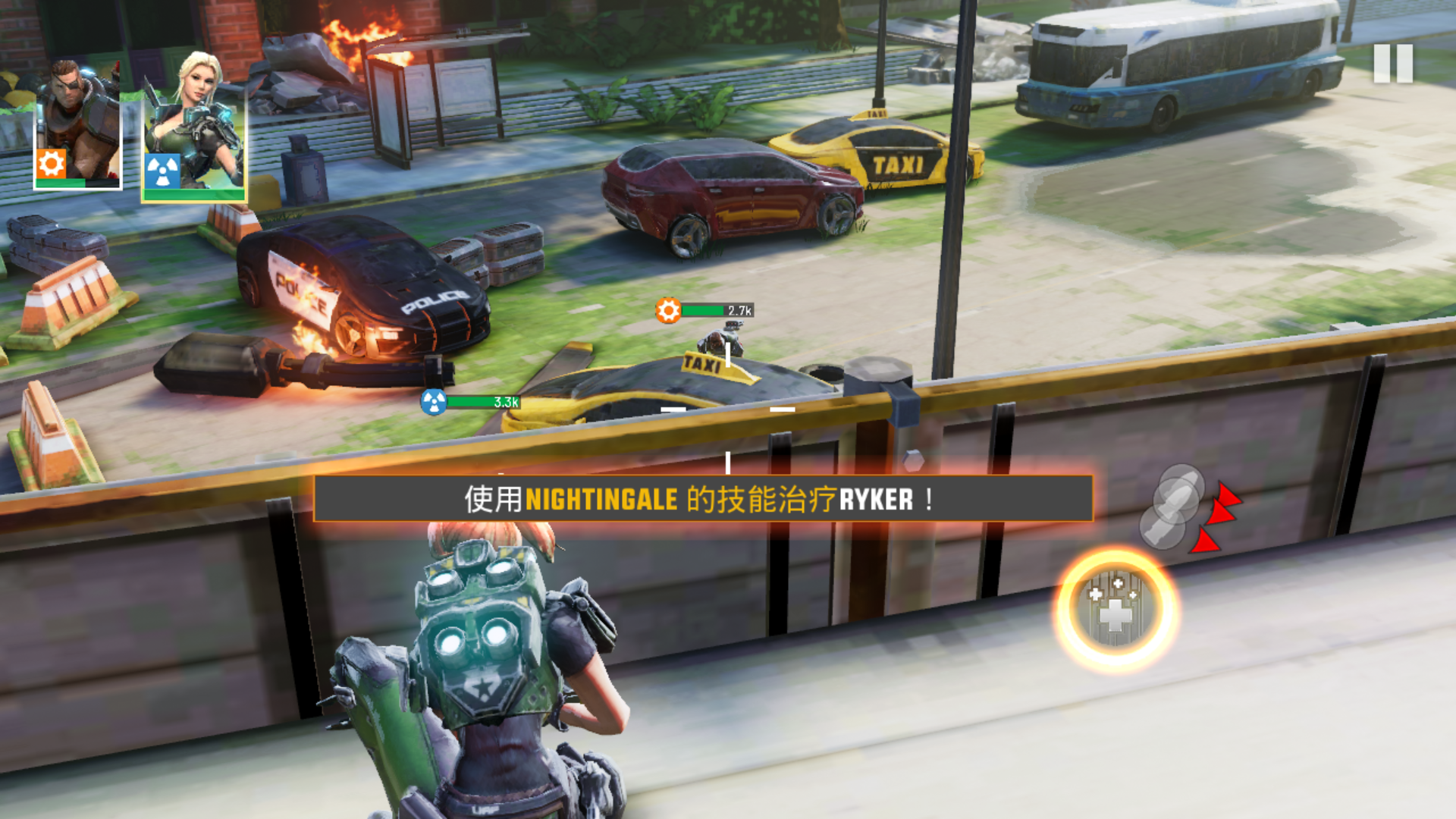Tap the grey bullet reload button
The height and width of the screenshot is (819, 1456).
(x=1172, y=507)
